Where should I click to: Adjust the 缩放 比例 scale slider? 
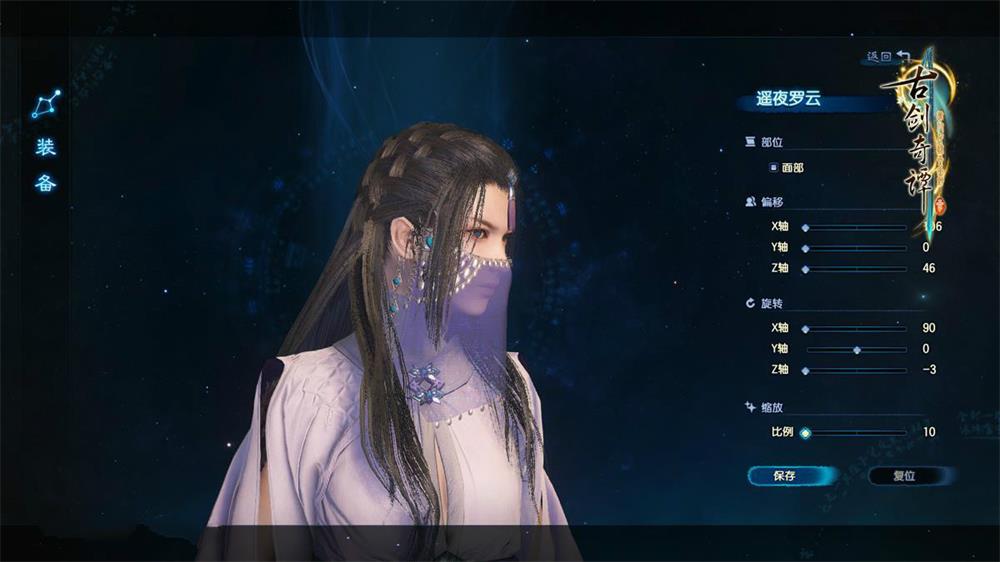tap(805, 432)
